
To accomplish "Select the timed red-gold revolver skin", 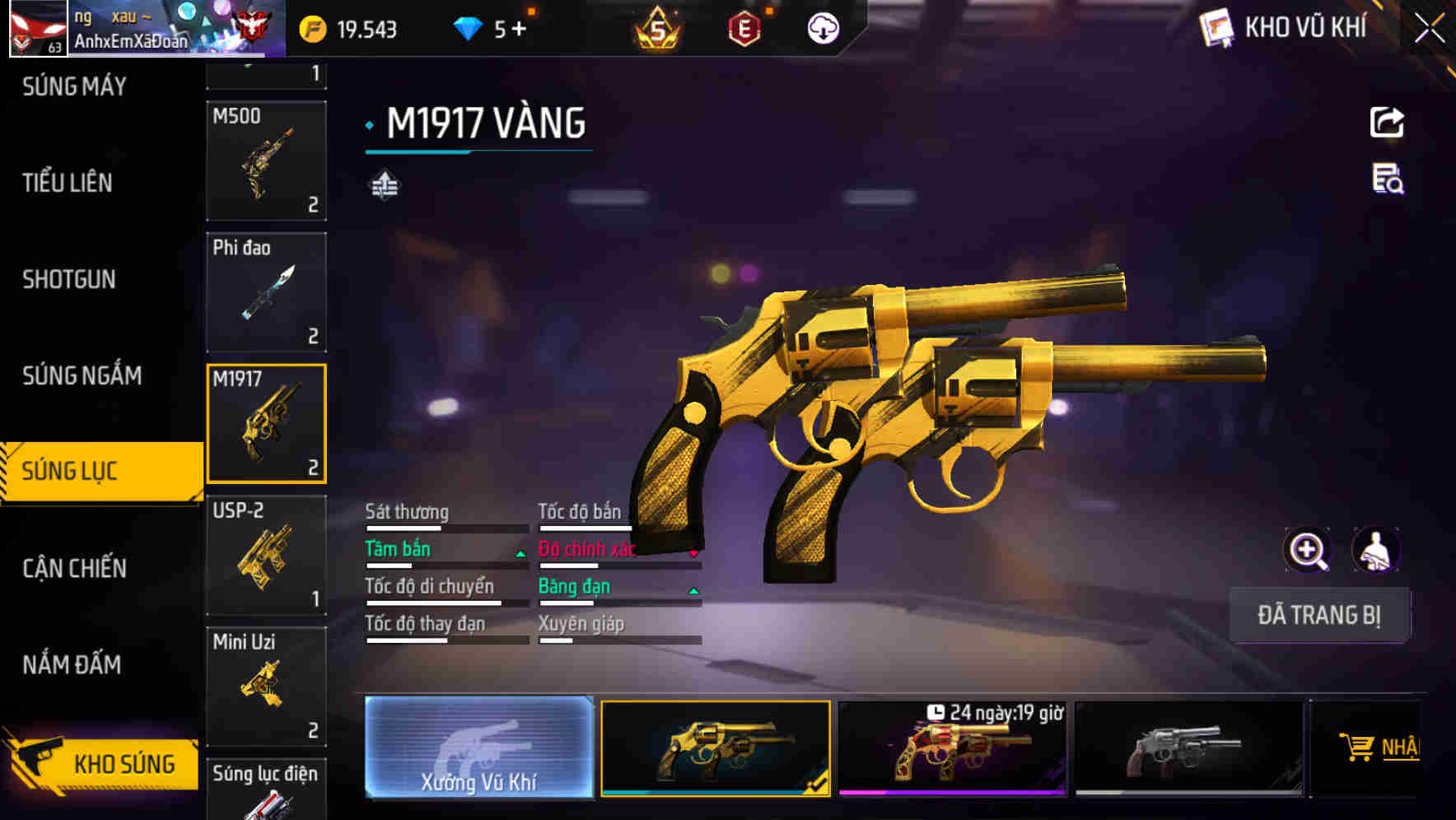I will point(952,749).
